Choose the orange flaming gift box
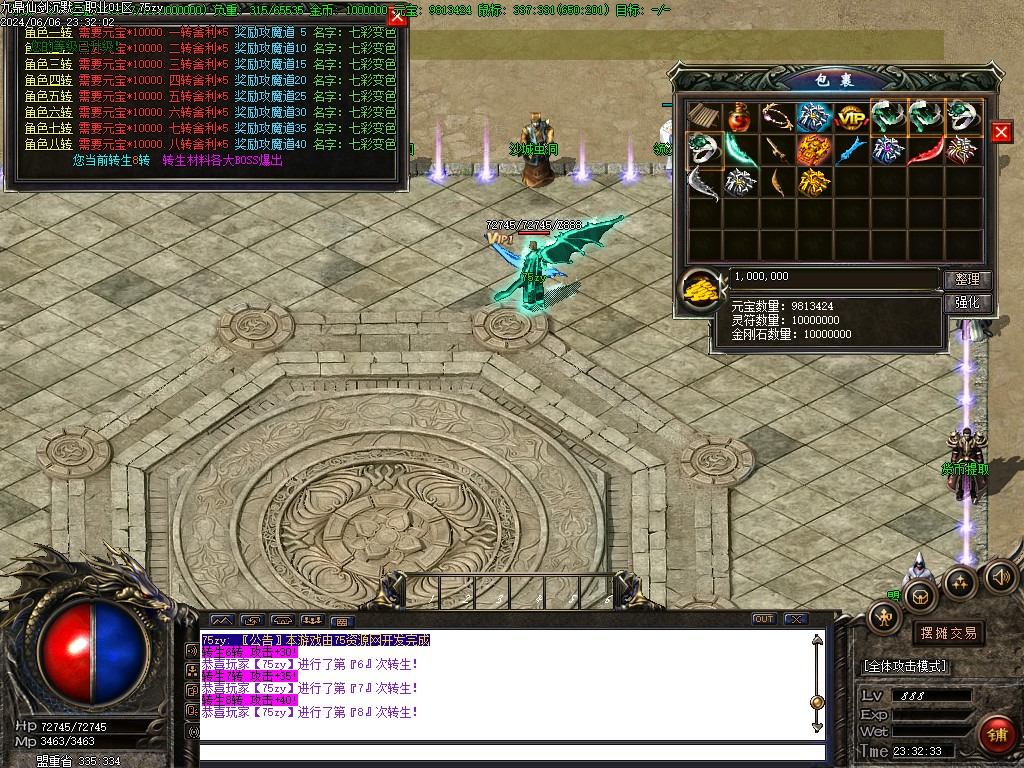The width and height of the screenshot is (1024, 768). (x=814, y=150)
